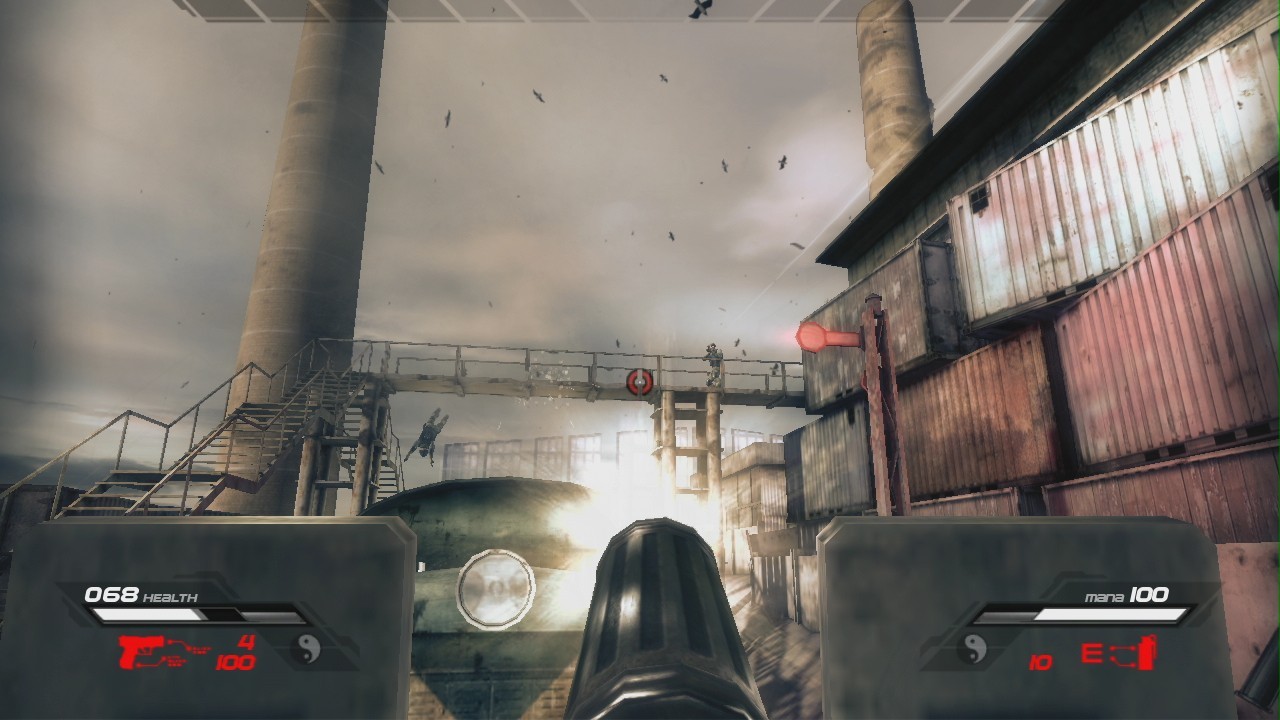The width and height of the screenshot is (1280, 720).
Task: Click the yin-yang symbol near the mana bar
Action: [972, 651]
